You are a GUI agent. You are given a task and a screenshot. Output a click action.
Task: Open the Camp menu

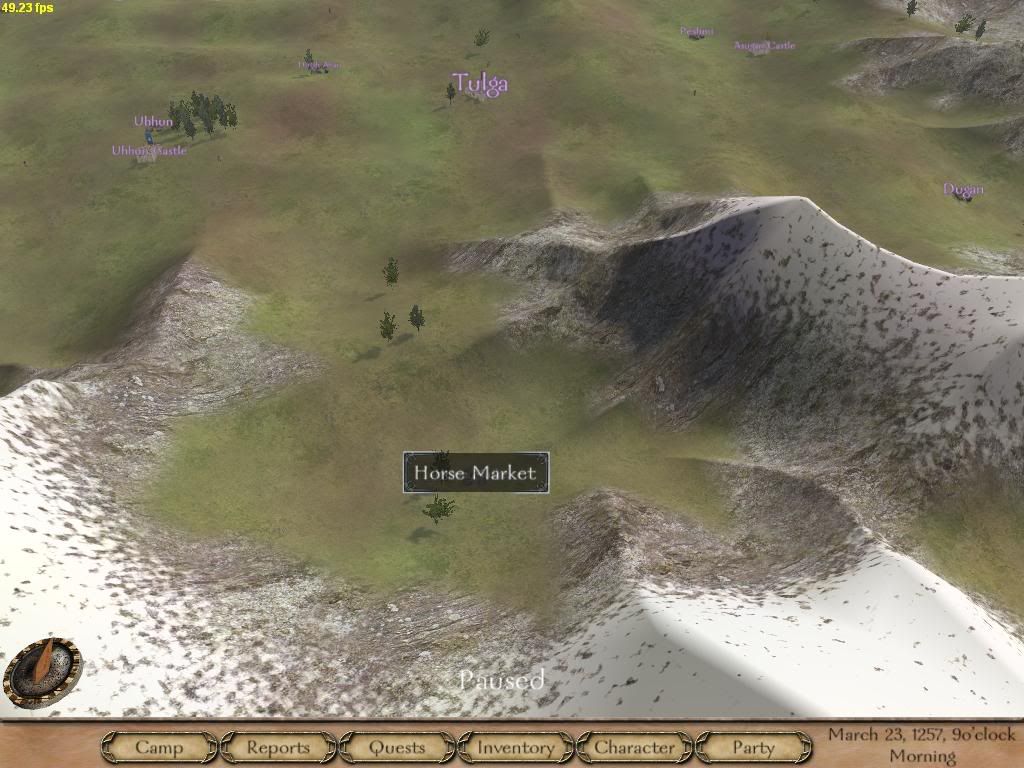pos(159,747)
